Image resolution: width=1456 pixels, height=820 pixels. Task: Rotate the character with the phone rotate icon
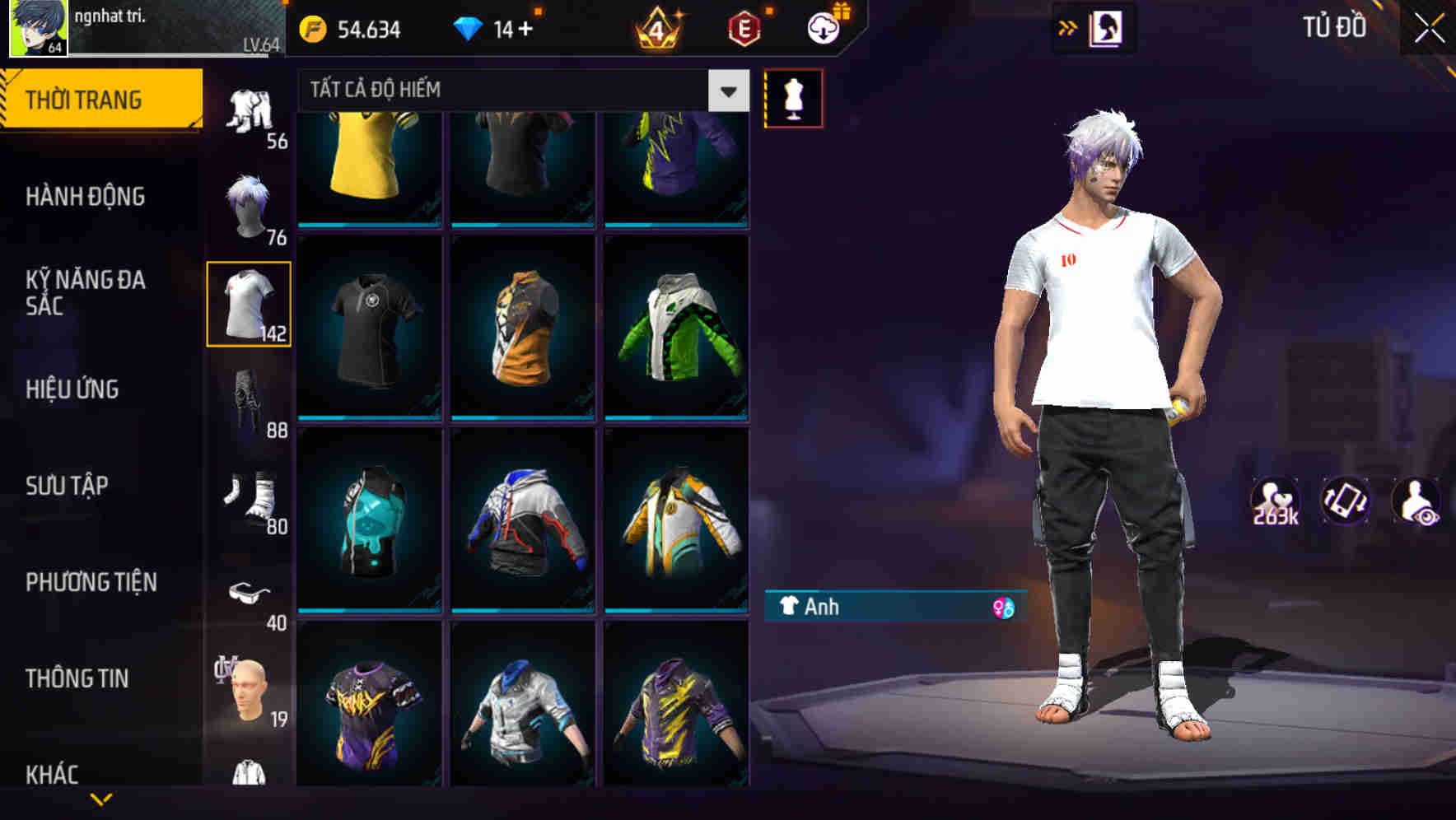[1347, 506]
